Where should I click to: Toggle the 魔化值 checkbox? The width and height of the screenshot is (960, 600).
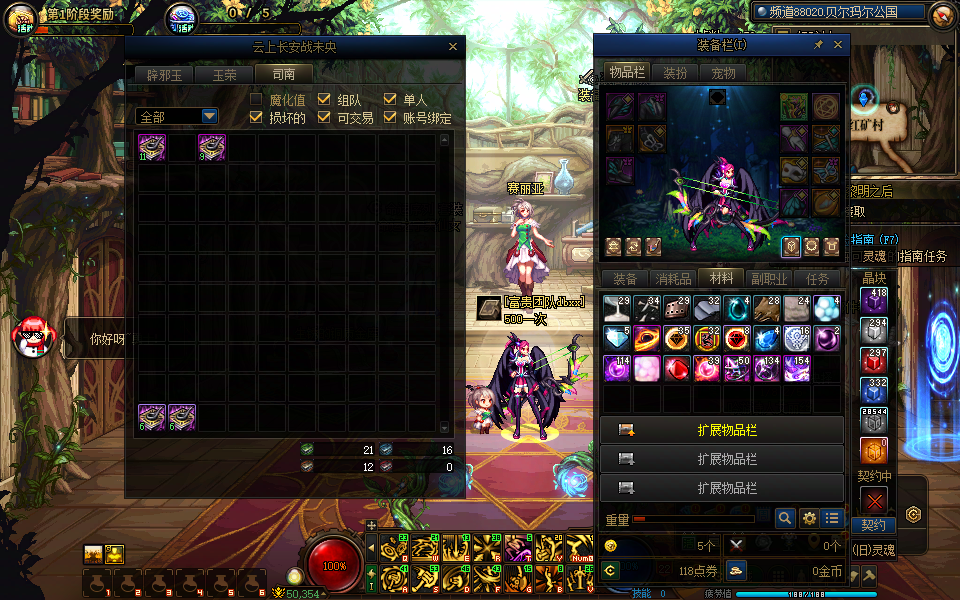click(256, 100)
